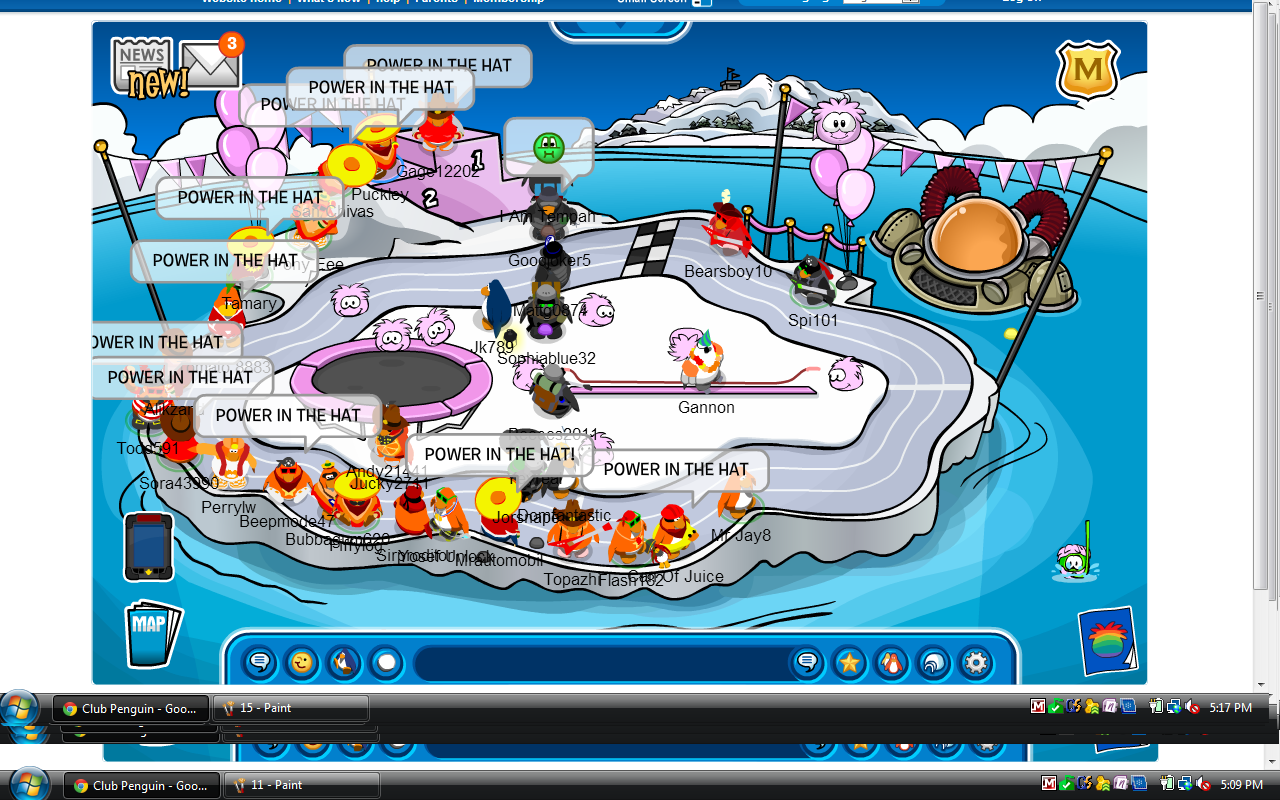
Task: Open the gear settings button
Action: click(975, 662)
